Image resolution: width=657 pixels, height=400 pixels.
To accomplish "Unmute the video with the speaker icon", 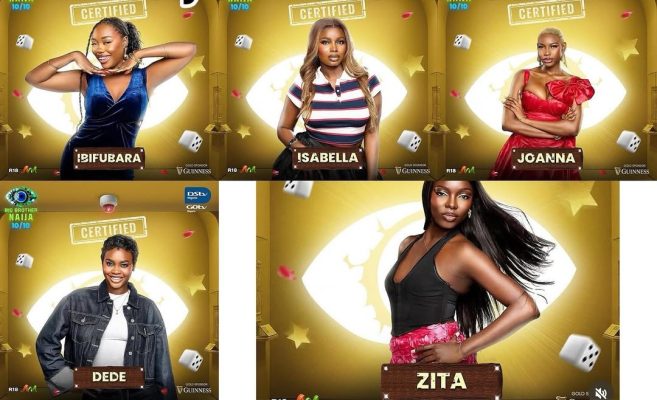I will pyautogui.click(x=602, y=392).
